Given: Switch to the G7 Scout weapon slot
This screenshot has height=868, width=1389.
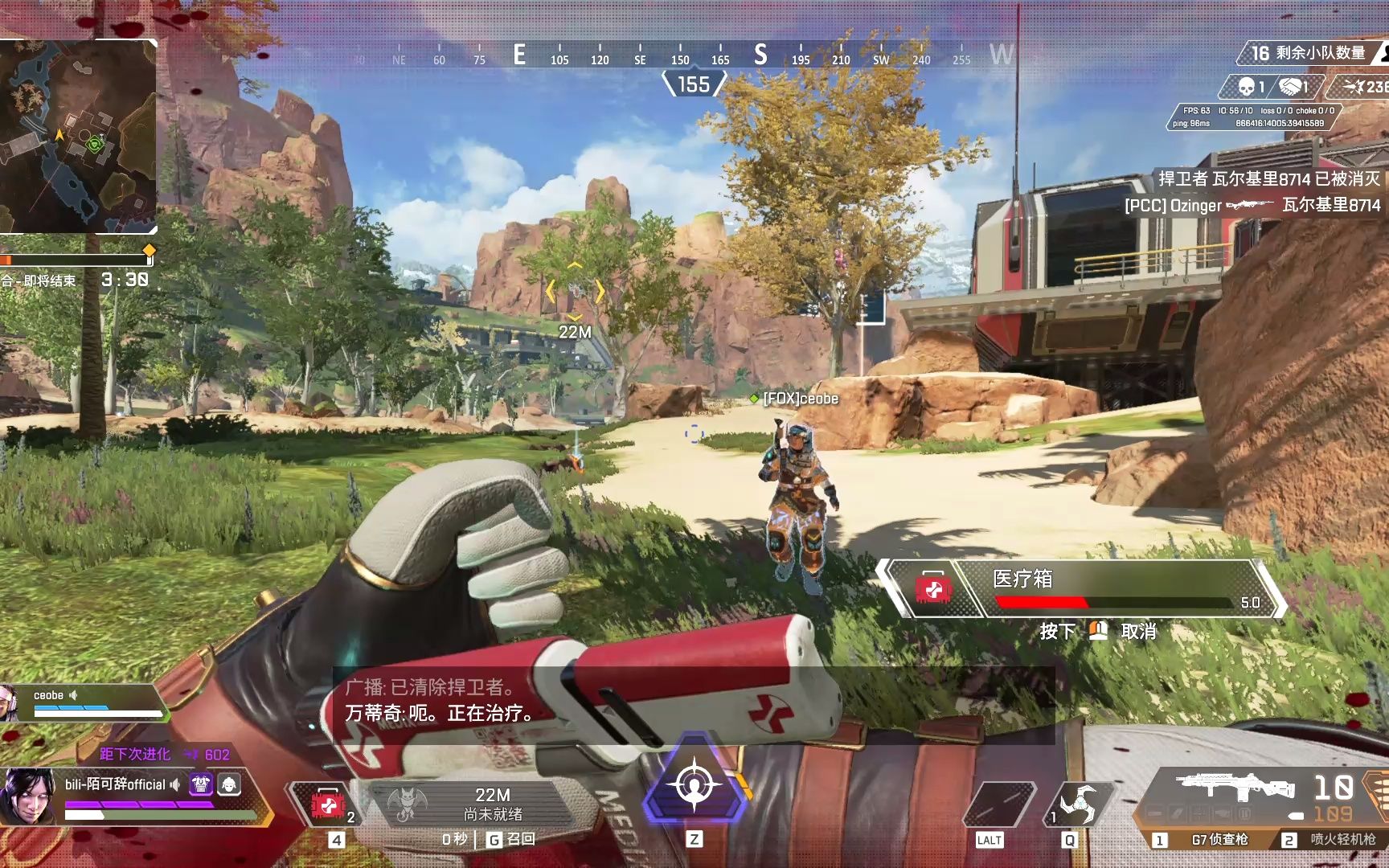Looking at the screenshot, I should [x=1219, y=840].
